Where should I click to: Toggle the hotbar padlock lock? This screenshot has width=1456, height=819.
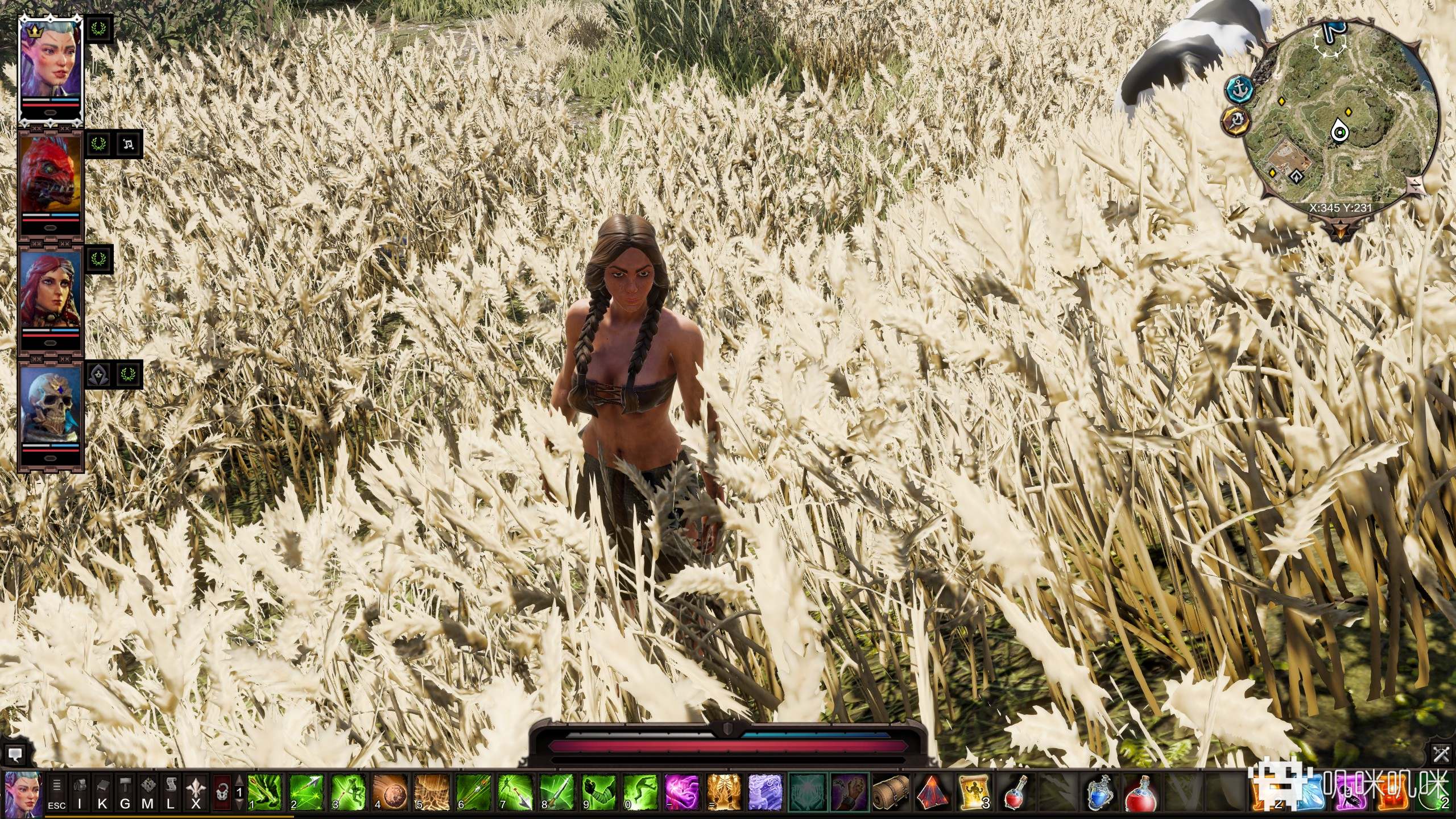[222, 793]
